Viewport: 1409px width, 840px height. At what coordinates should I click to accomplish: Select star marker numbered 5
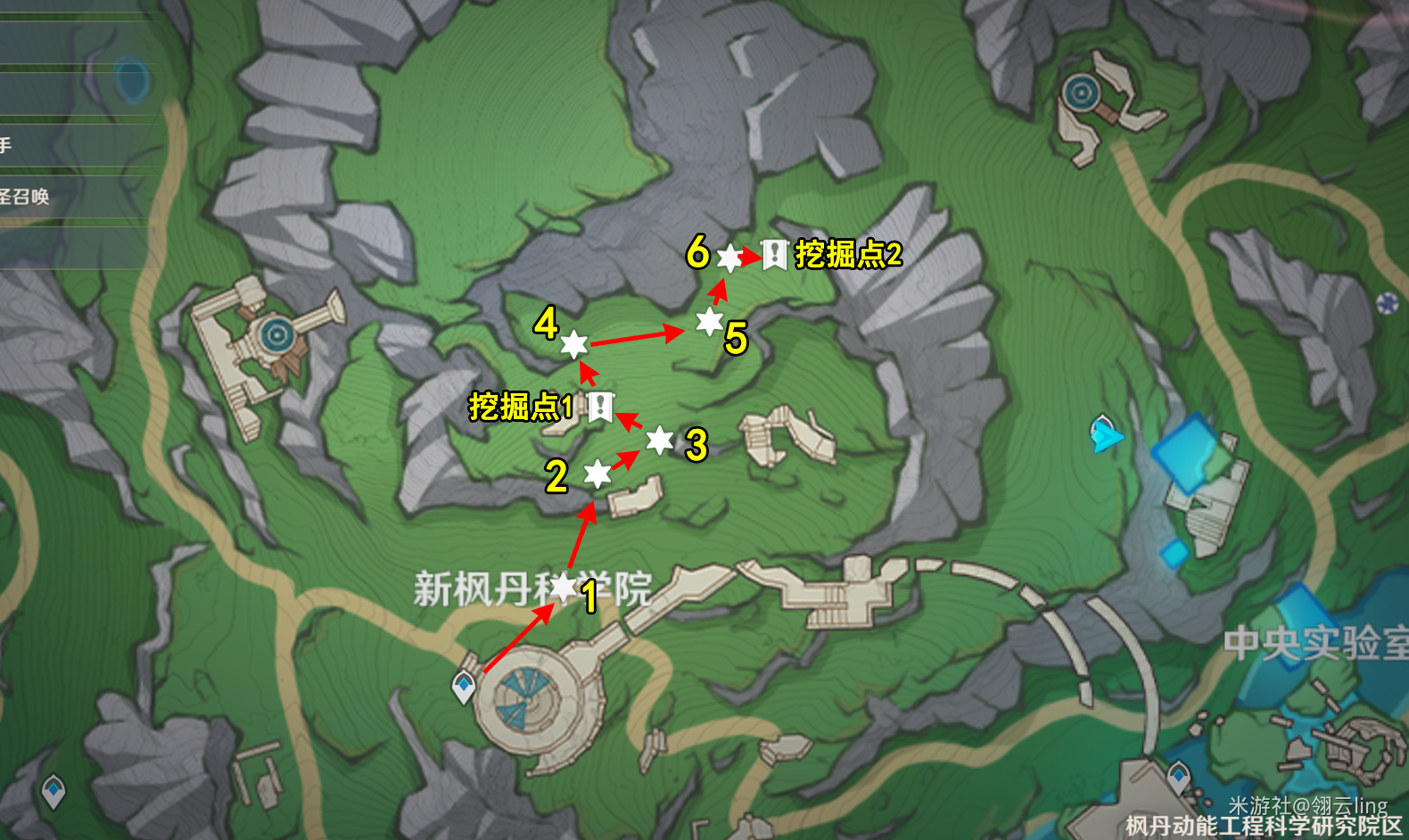[707, 325]
